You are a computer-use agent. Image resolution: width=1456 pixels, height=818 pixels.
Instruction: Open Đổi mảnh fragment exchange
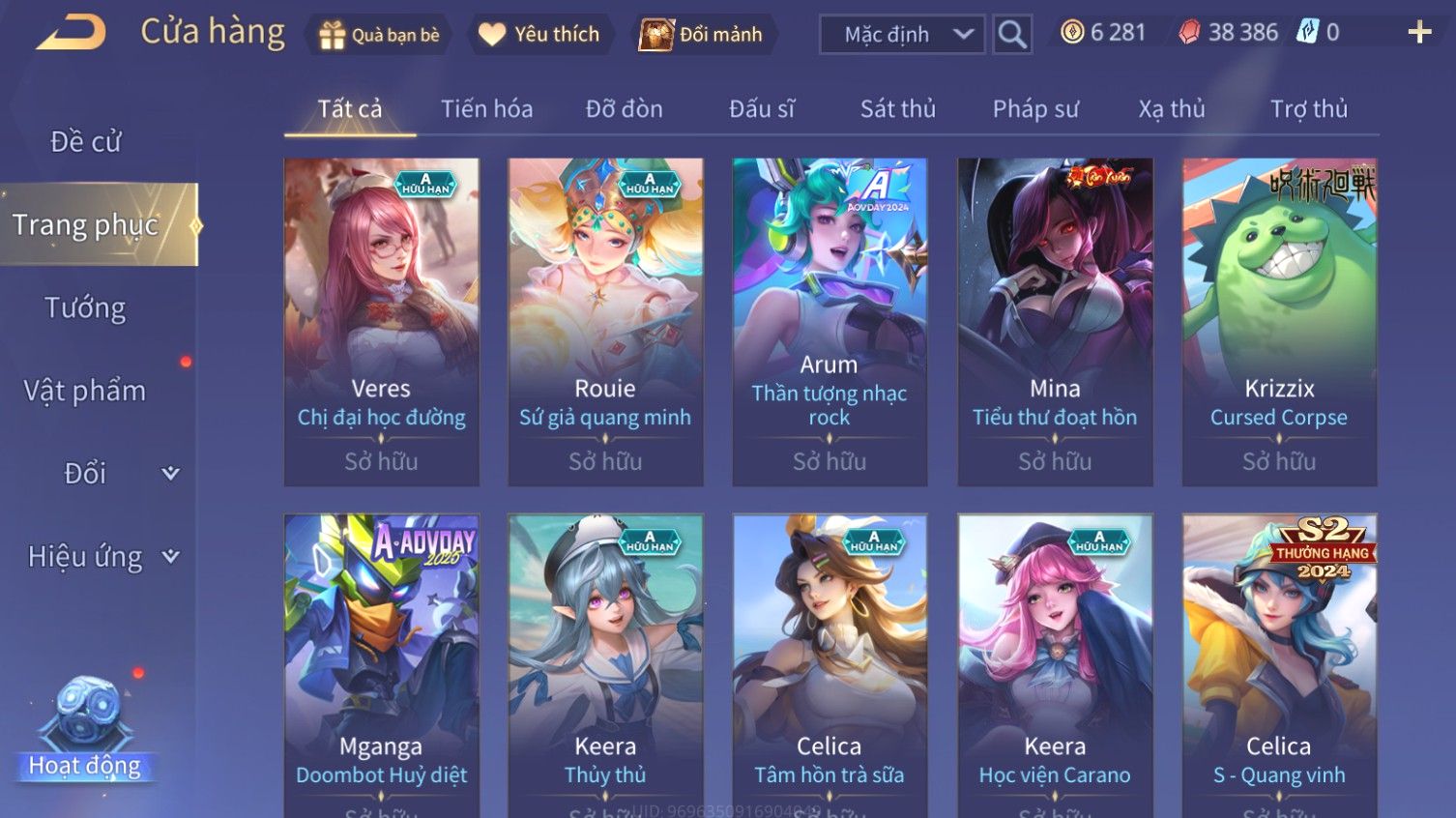pos(705,35)
